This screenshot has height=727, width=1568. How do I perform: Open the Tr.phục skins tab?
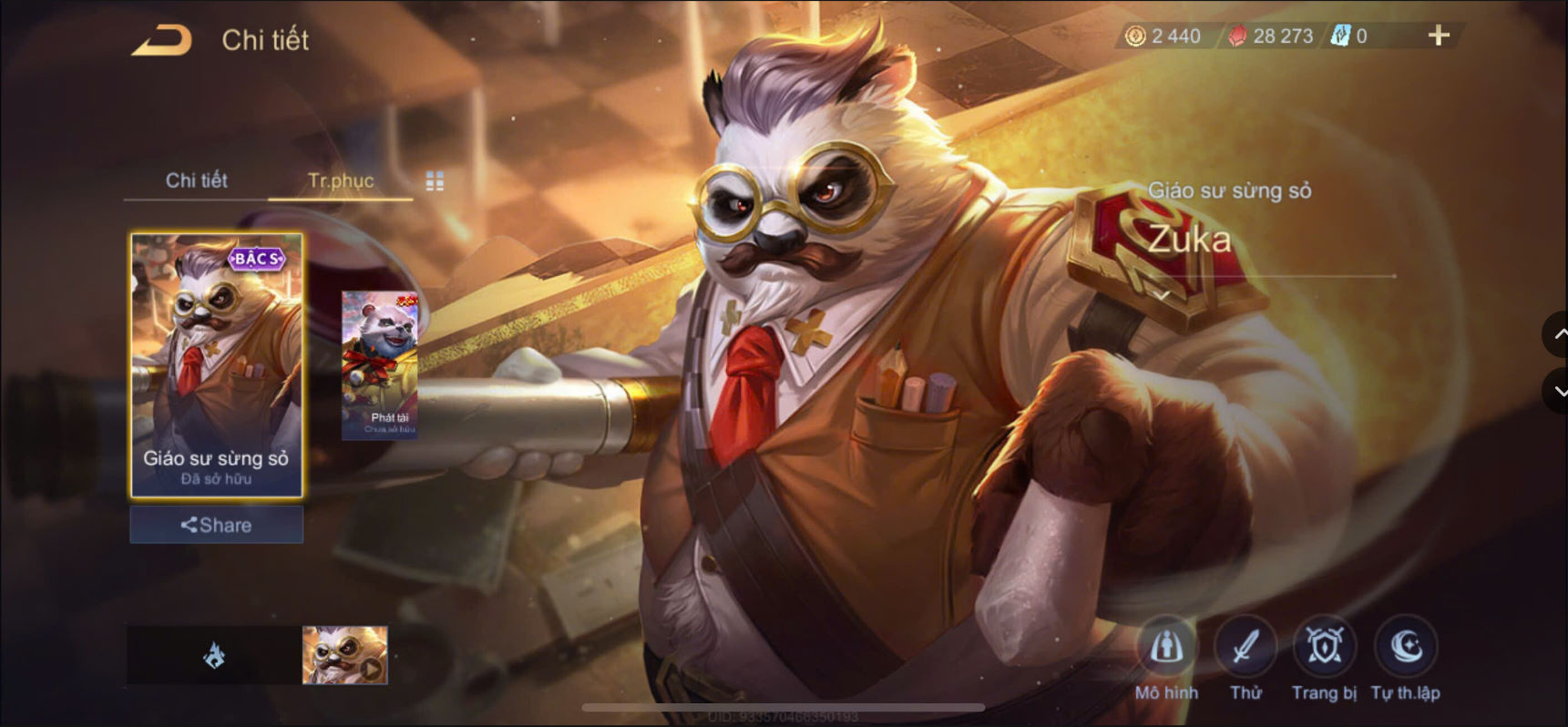click(340, 180)
